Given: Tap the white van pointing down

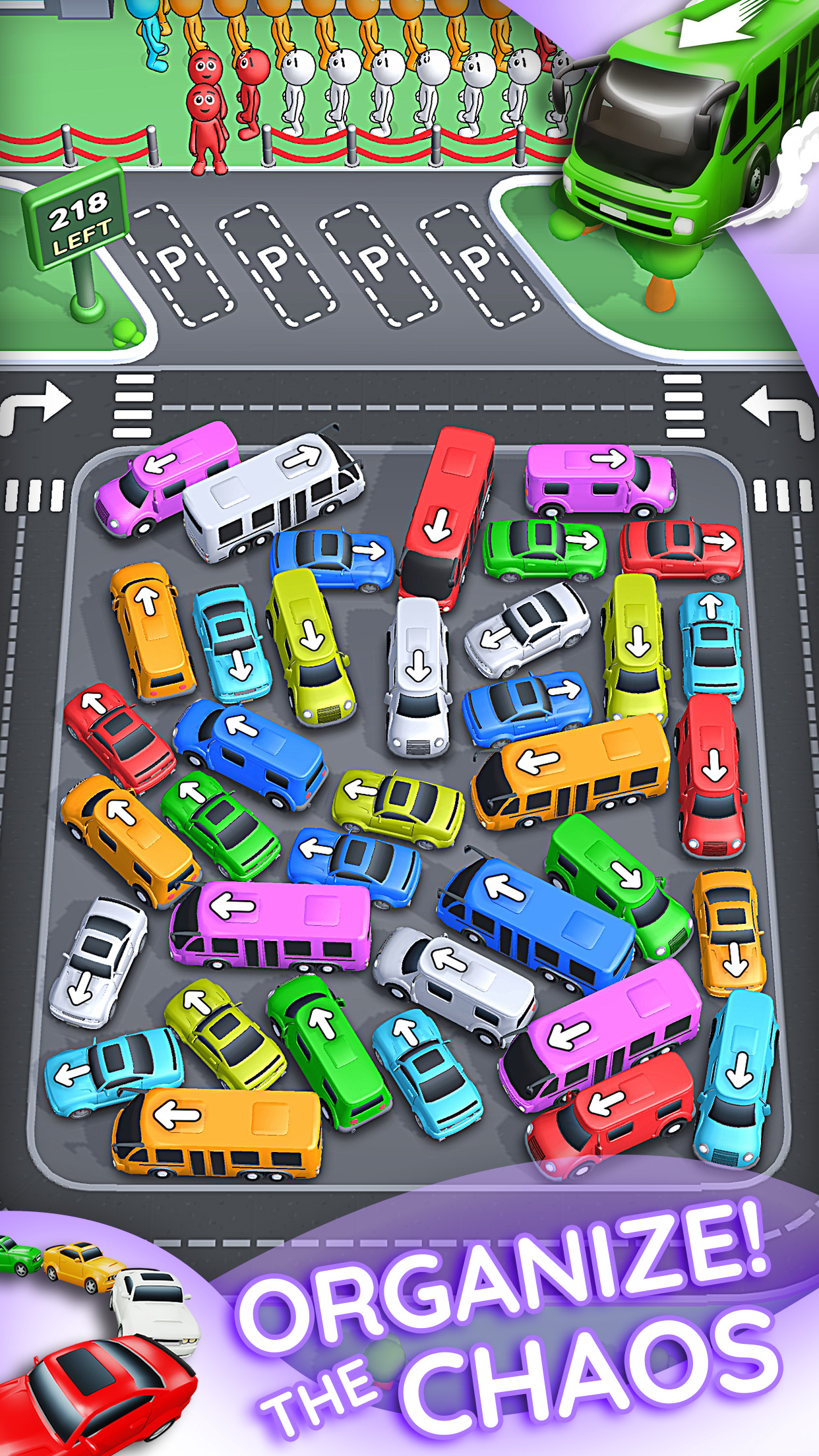Looking at the screenshot, I should pos(417,676).
